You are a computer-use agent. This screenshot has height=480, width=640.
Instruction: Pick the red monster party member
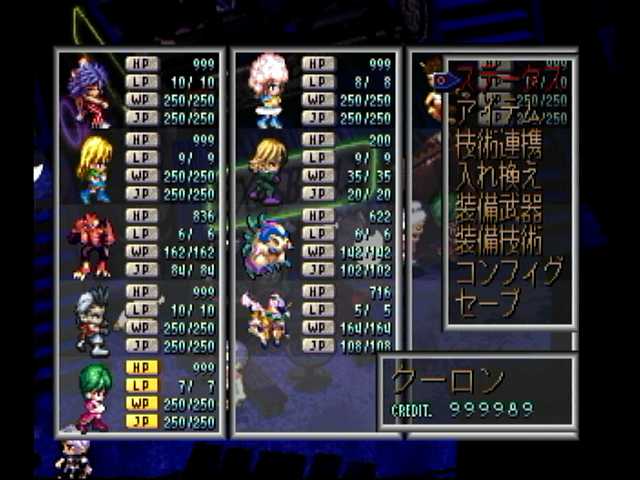(91, 245)
